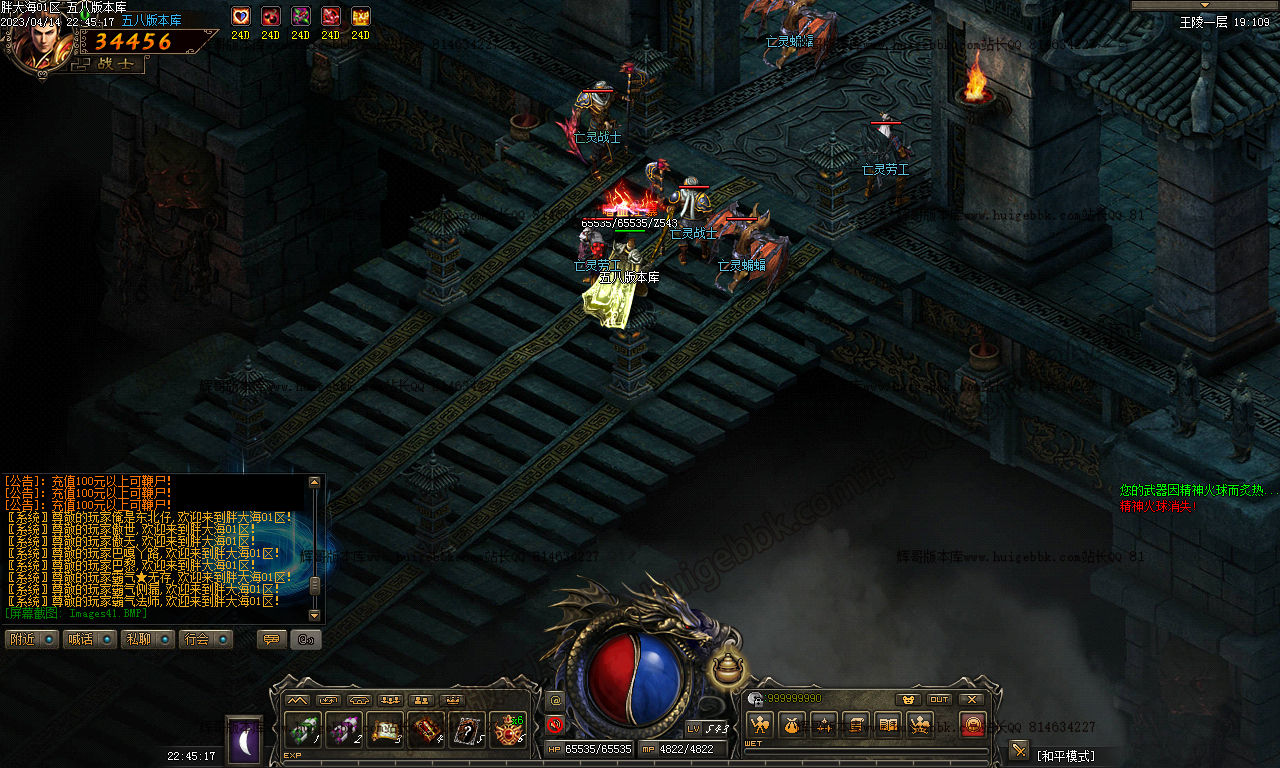Select the EXP buff icon
This screenshot has height=768, width=1280.
(x=360, y=17)
